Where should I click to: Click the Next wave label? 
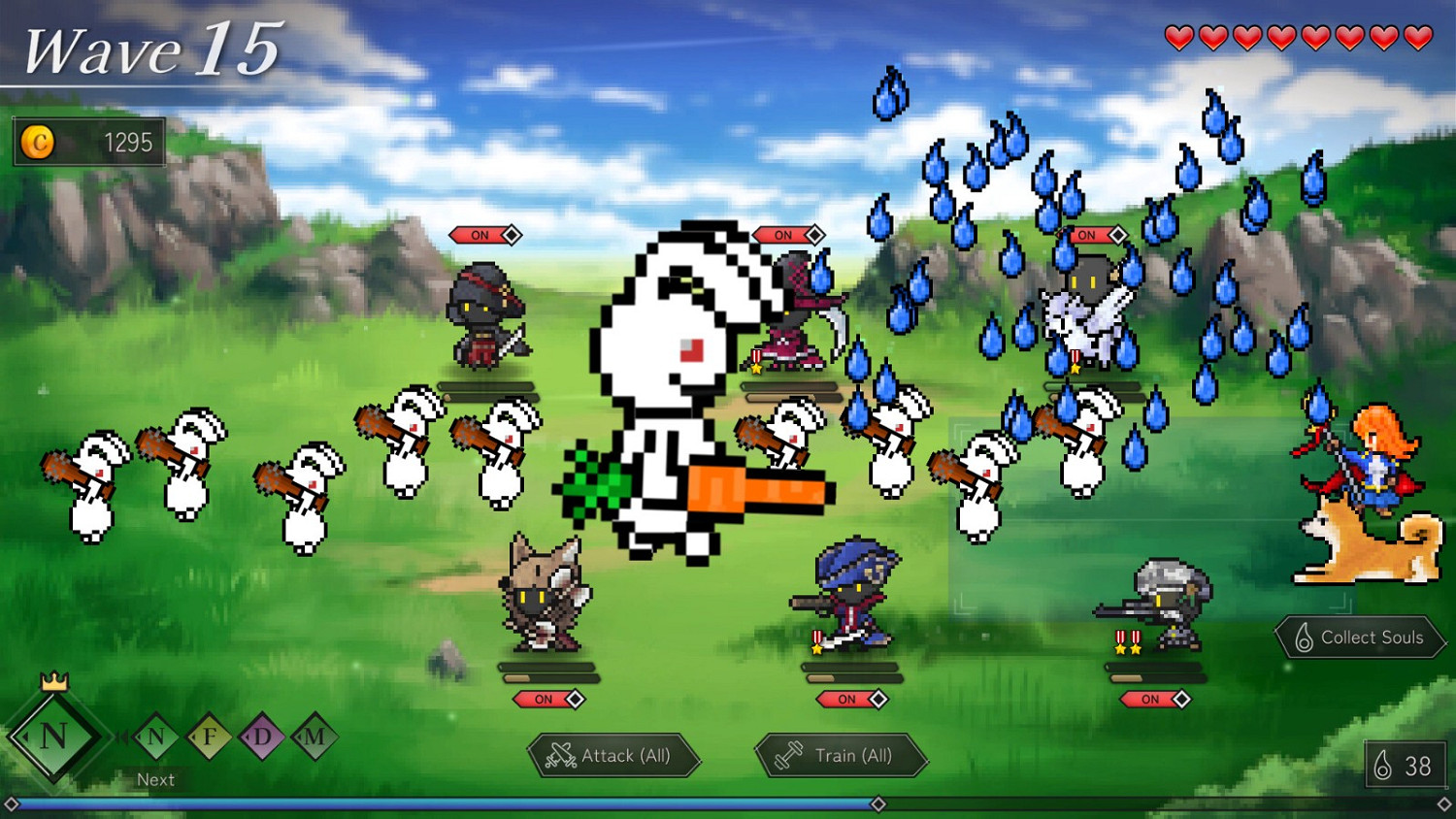click(x=155, y=779)
